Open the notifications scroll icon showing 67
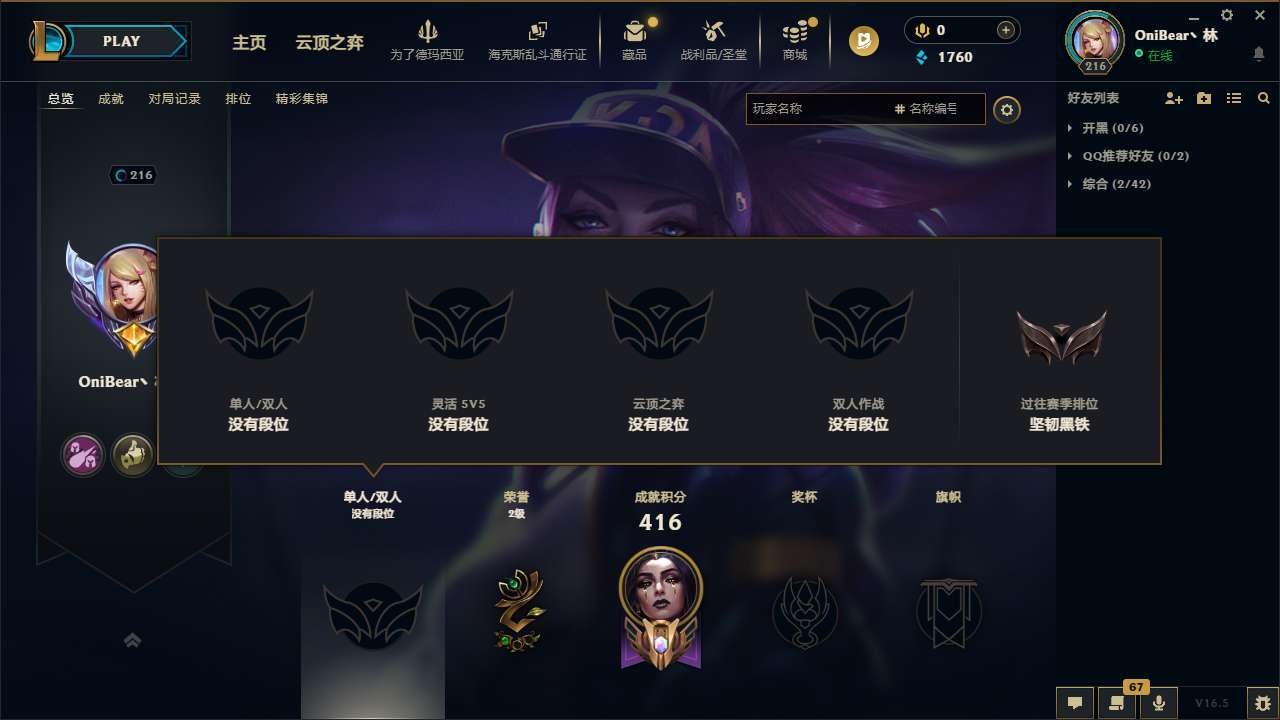The height and width of the screenshot is (720, 1280). (x=1116, y=703)
